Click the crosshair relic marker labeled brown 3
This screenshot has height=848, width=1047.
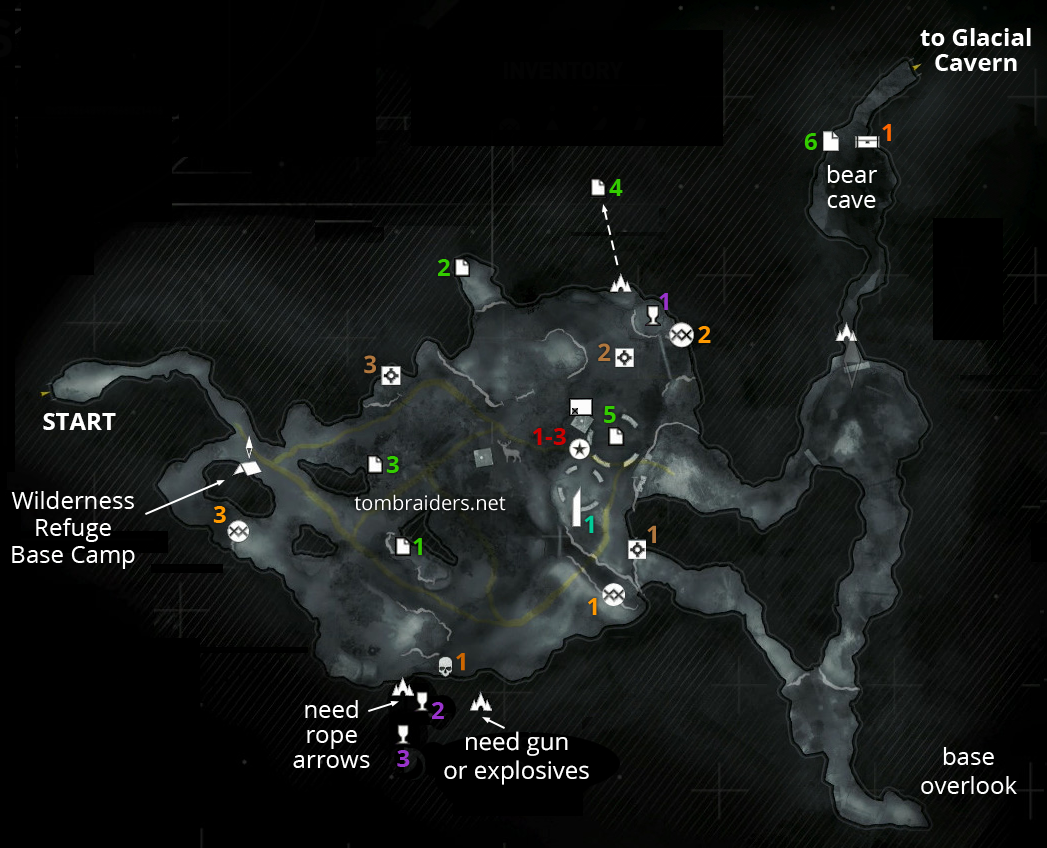(x=391, y=375)
